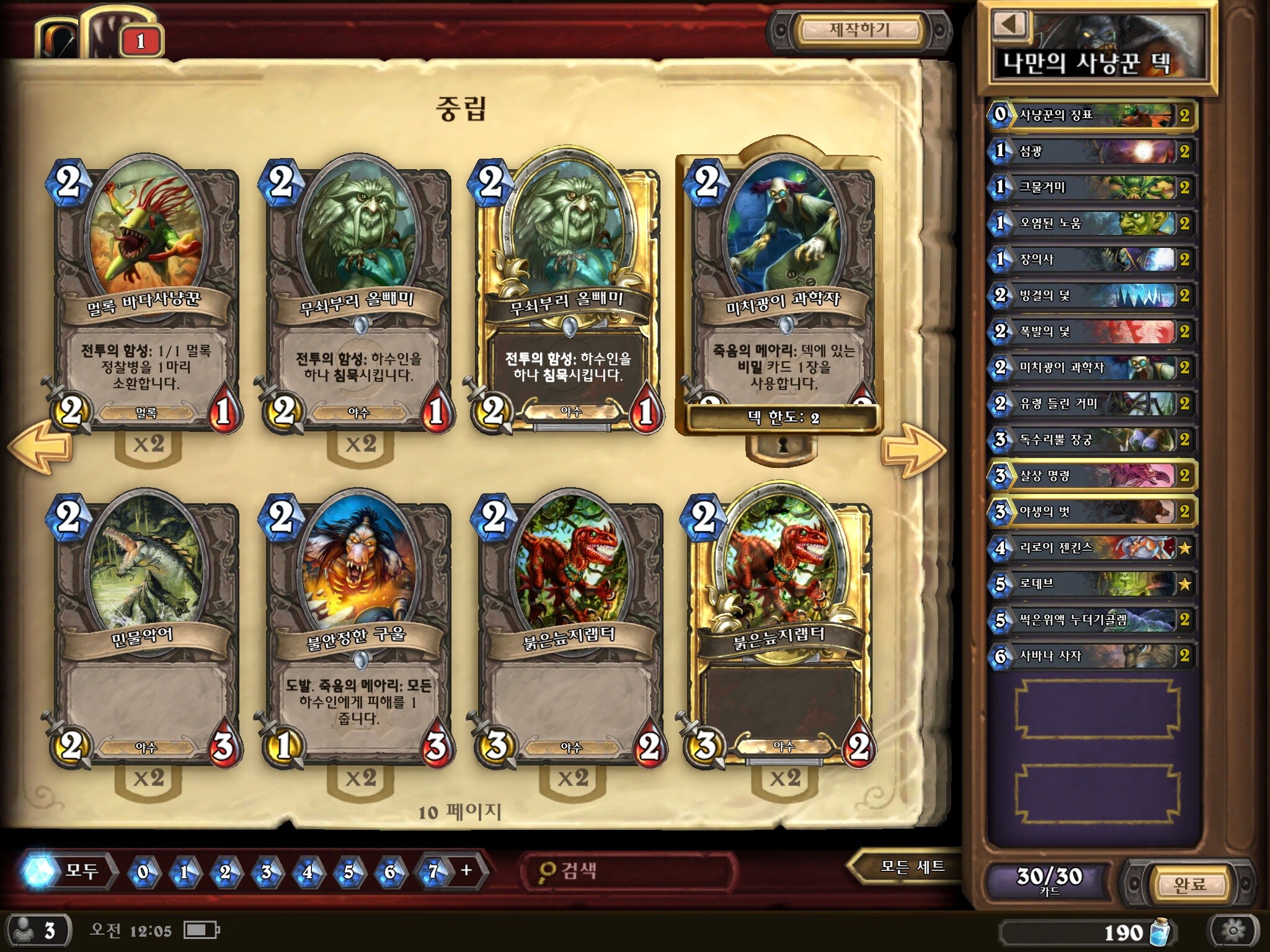1270x952 pixels.
Task: Filter cards by mana cost 4
Action: coord(308,872)
